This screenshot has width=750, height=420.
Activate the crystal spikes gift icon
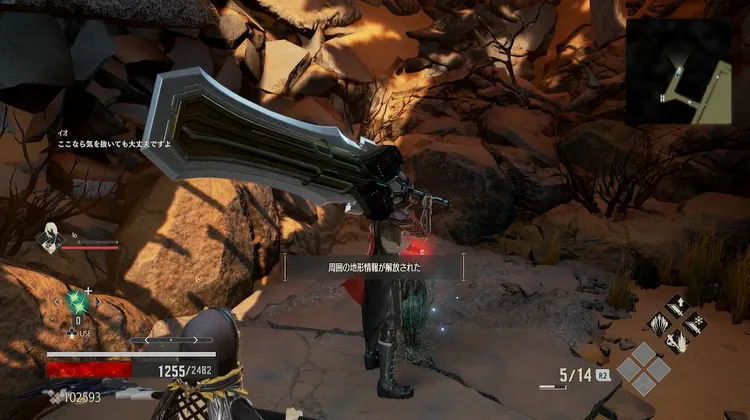click(659, 324)
